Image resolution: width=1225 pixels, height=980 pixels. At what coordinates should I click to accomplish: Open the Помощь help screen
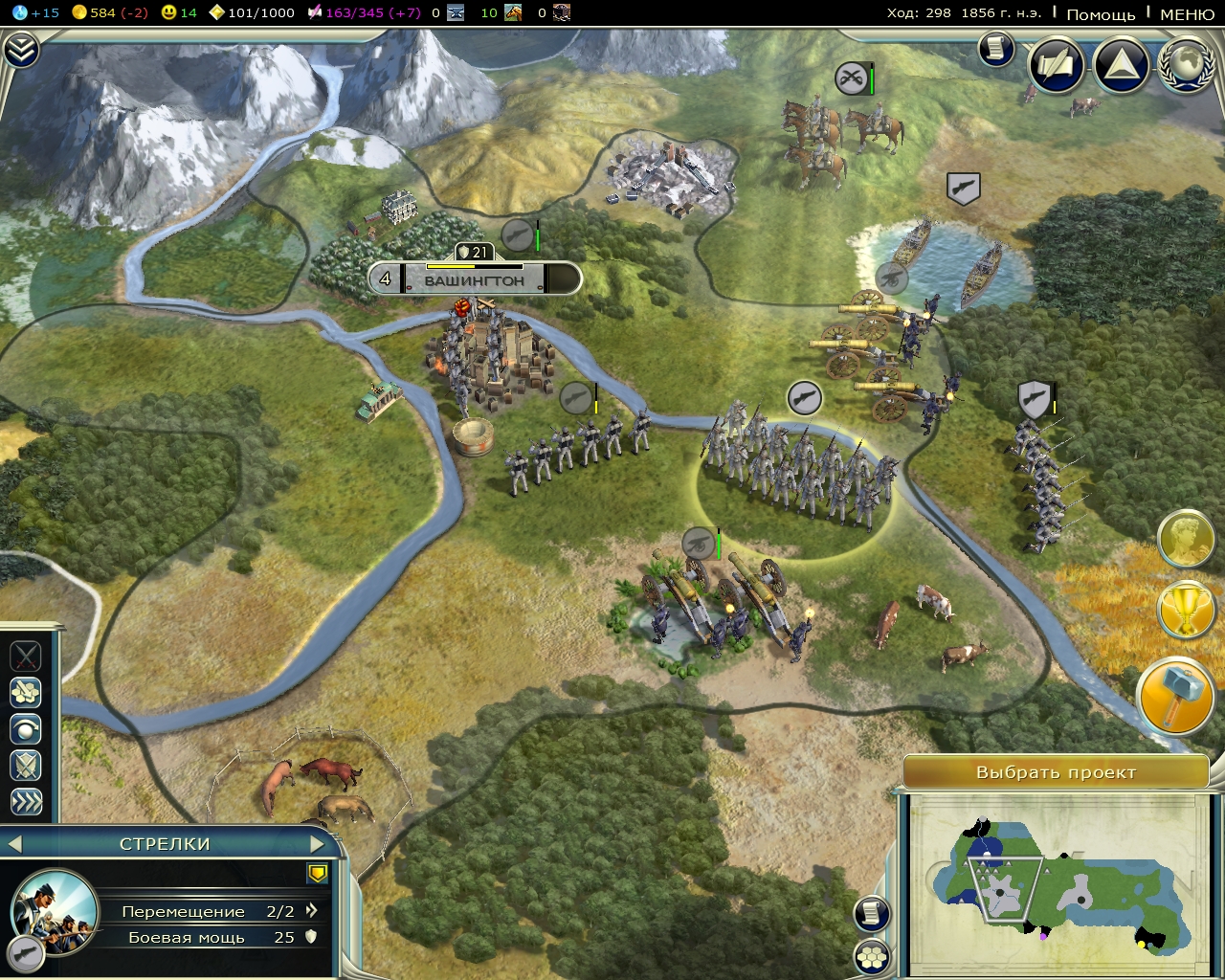coord(1101,13)
